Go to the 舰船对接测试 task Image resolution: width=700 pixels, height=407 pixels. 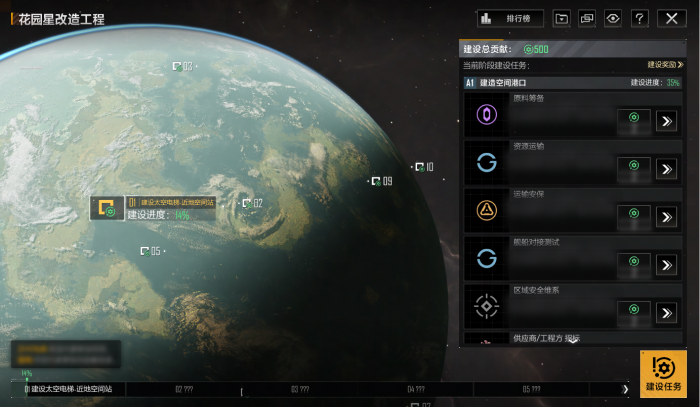[667, 265]
